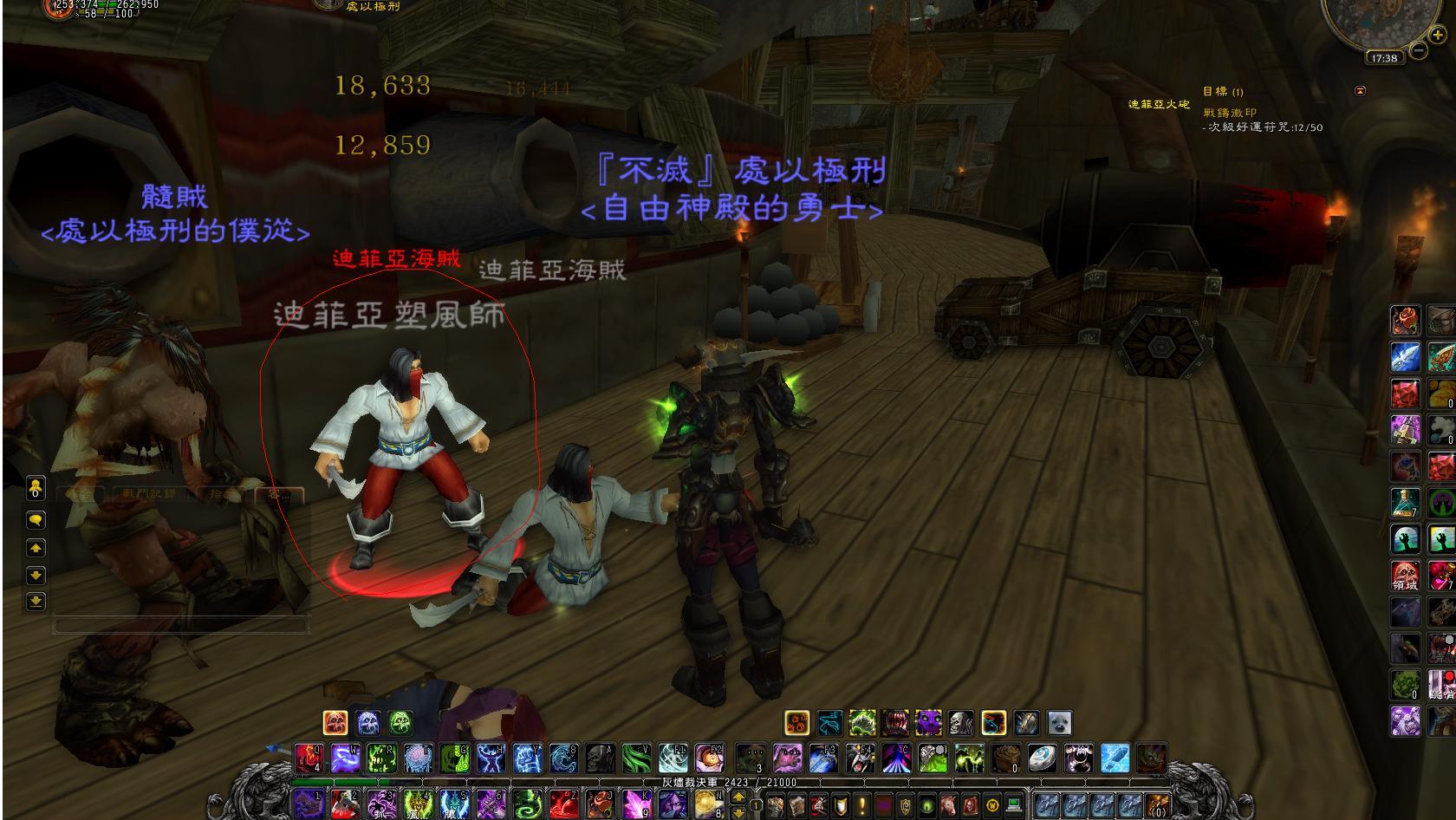Activate the 領域 red skull ability
This screenshot has height=820, width=1456.
pyautogui.click(x=1405, y=576)
